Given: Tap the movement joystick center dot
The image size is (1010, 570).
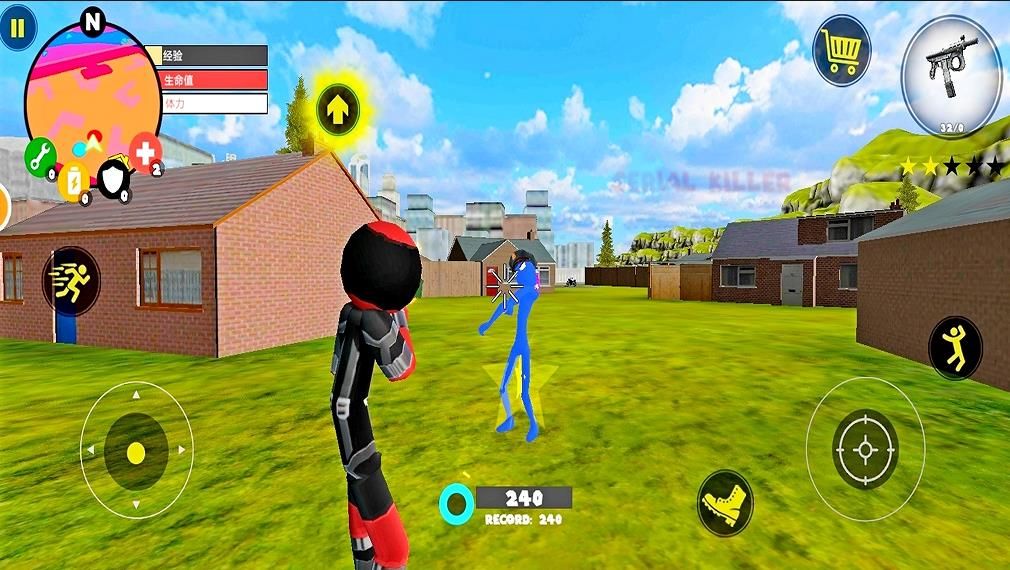Looking at the screenshot, I should point(136,452).
